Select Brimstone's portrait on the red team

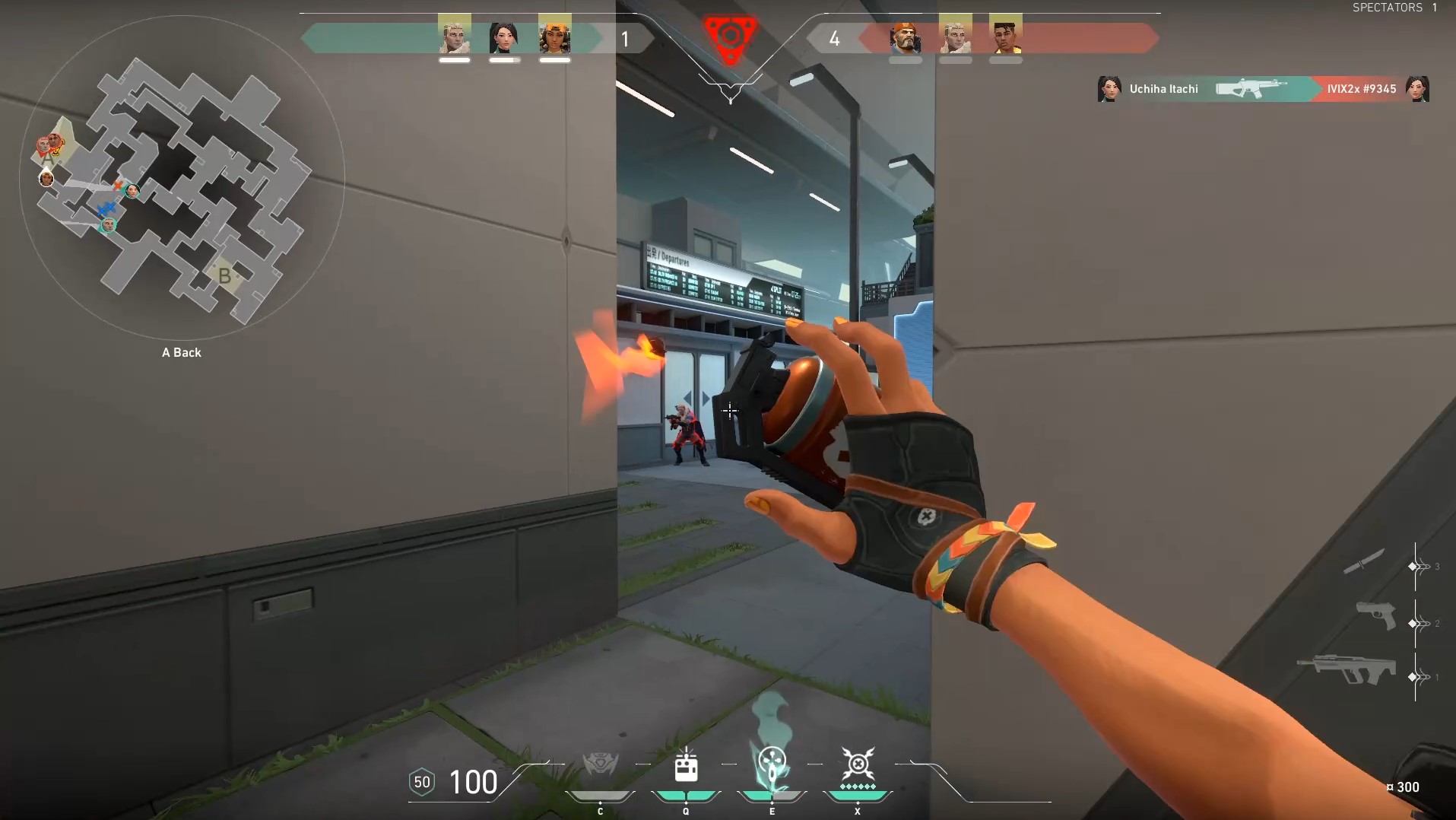coord(906,36)
